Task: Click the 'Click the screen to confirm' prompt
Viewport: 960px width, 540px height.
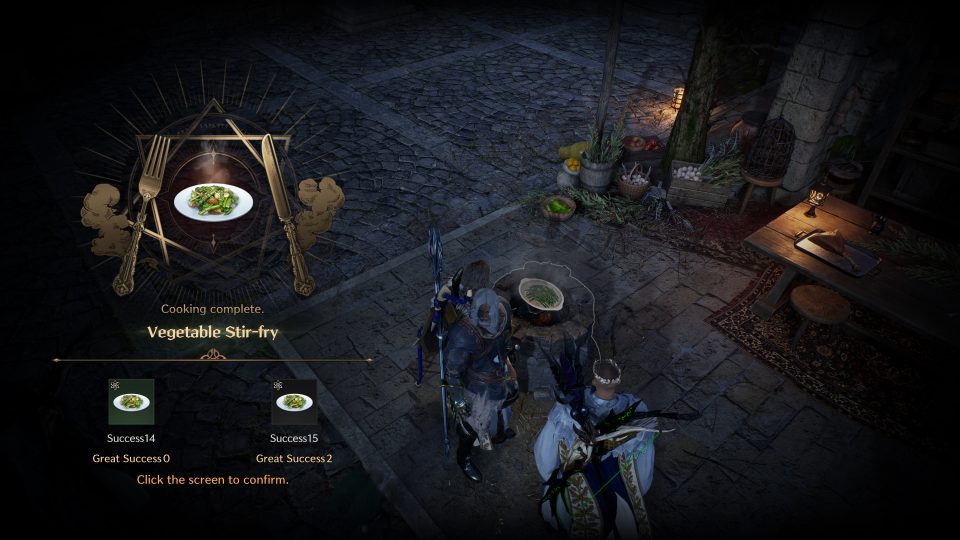Action: tap(212, 480)
